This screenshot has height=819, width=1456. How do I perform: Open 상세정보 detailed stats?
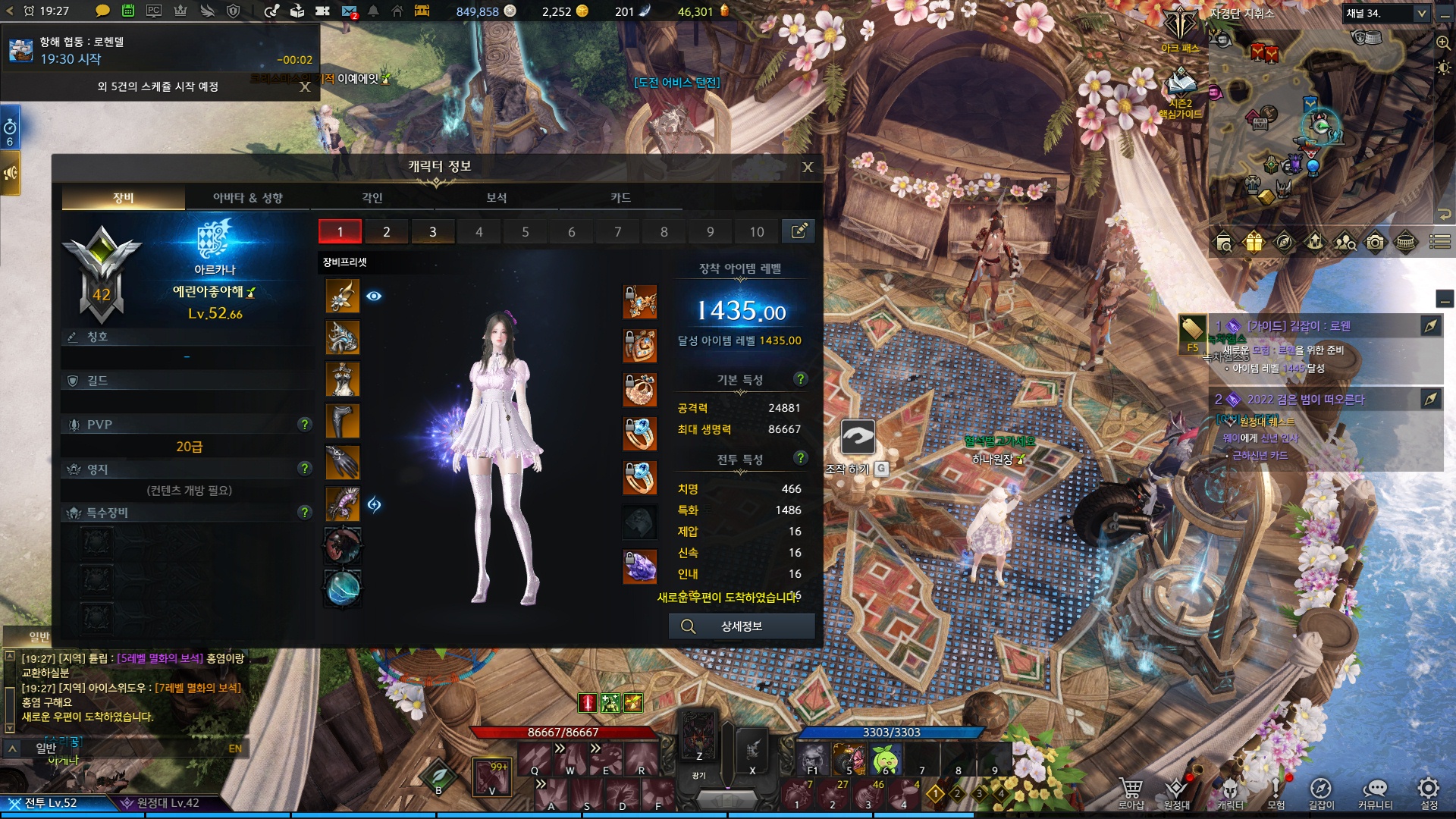741,626
